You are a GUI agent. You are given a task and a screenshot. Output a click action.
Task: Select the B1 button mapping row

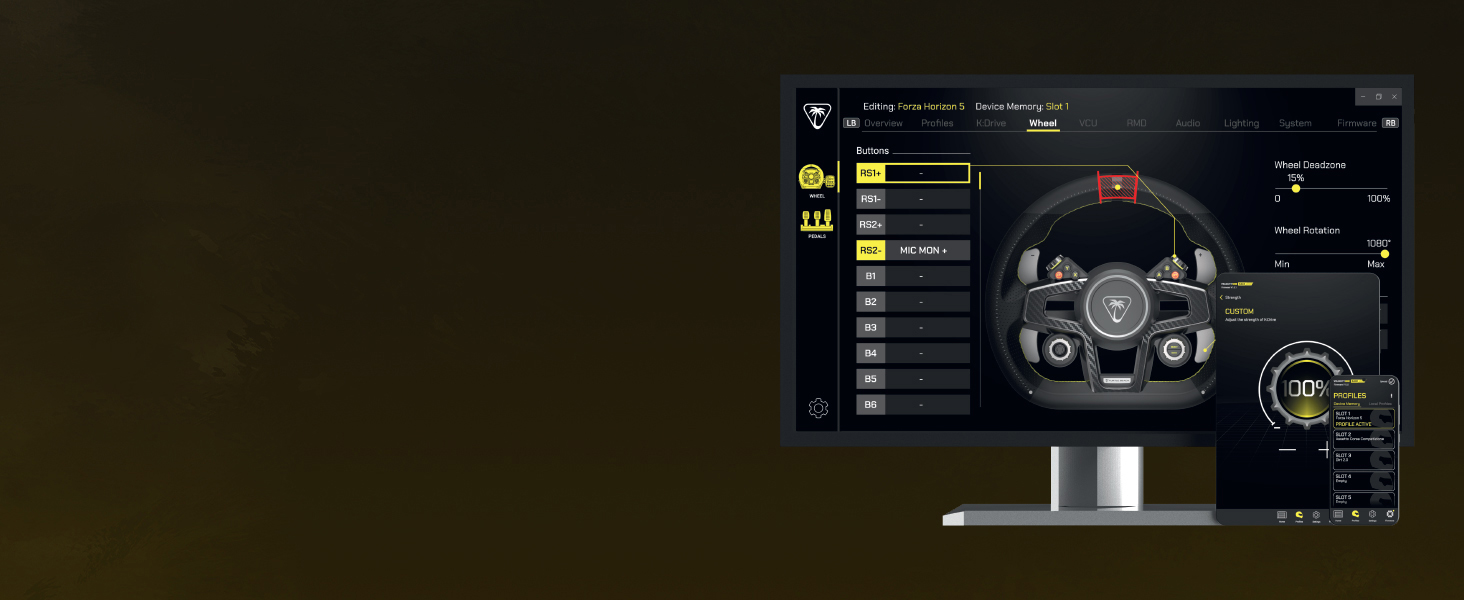pyautogui.click(x=913, y=276)
